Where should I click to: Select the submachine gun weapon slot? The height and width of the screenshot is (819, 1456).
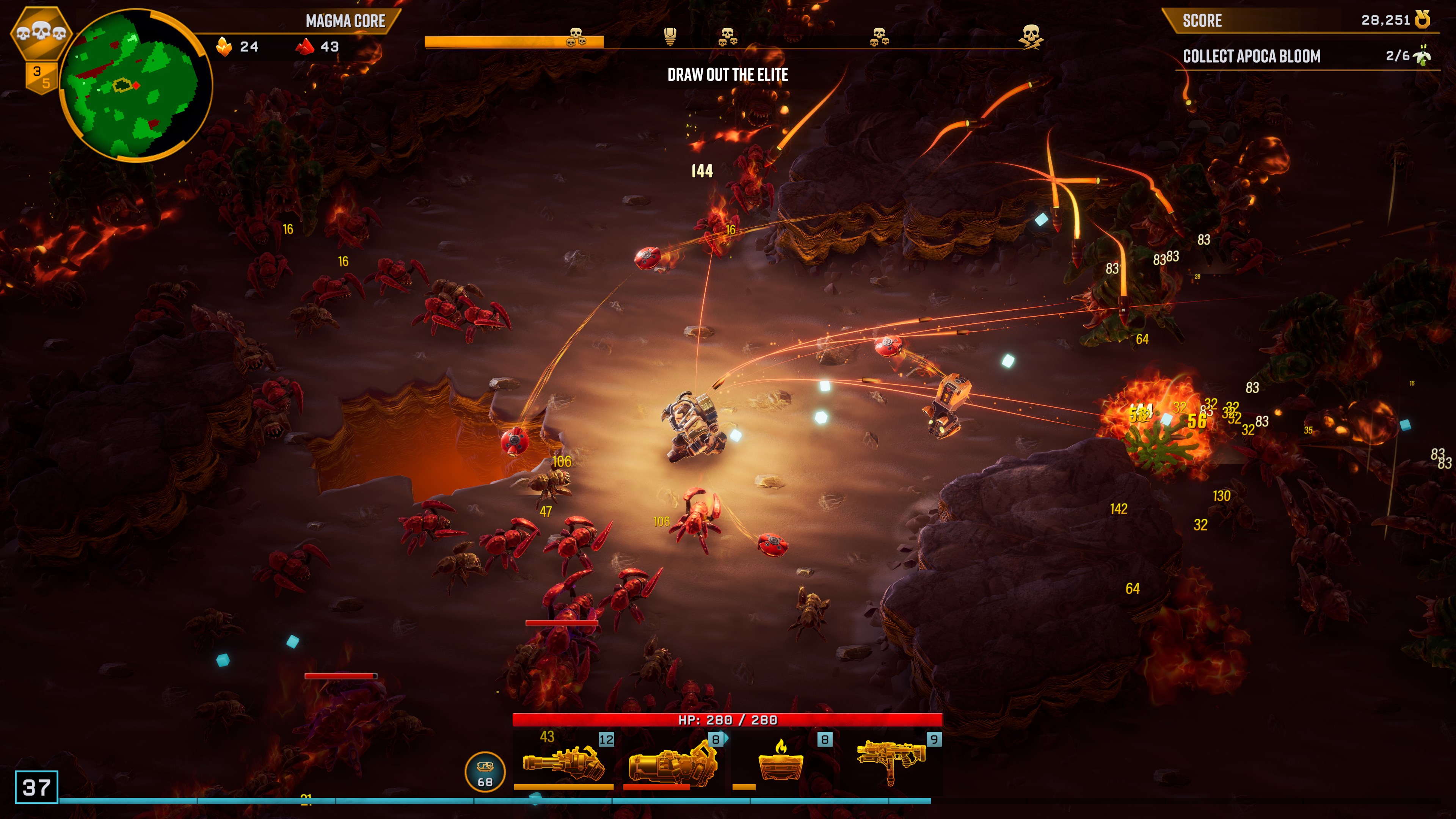pyautogui.click(x=891, y=761)
